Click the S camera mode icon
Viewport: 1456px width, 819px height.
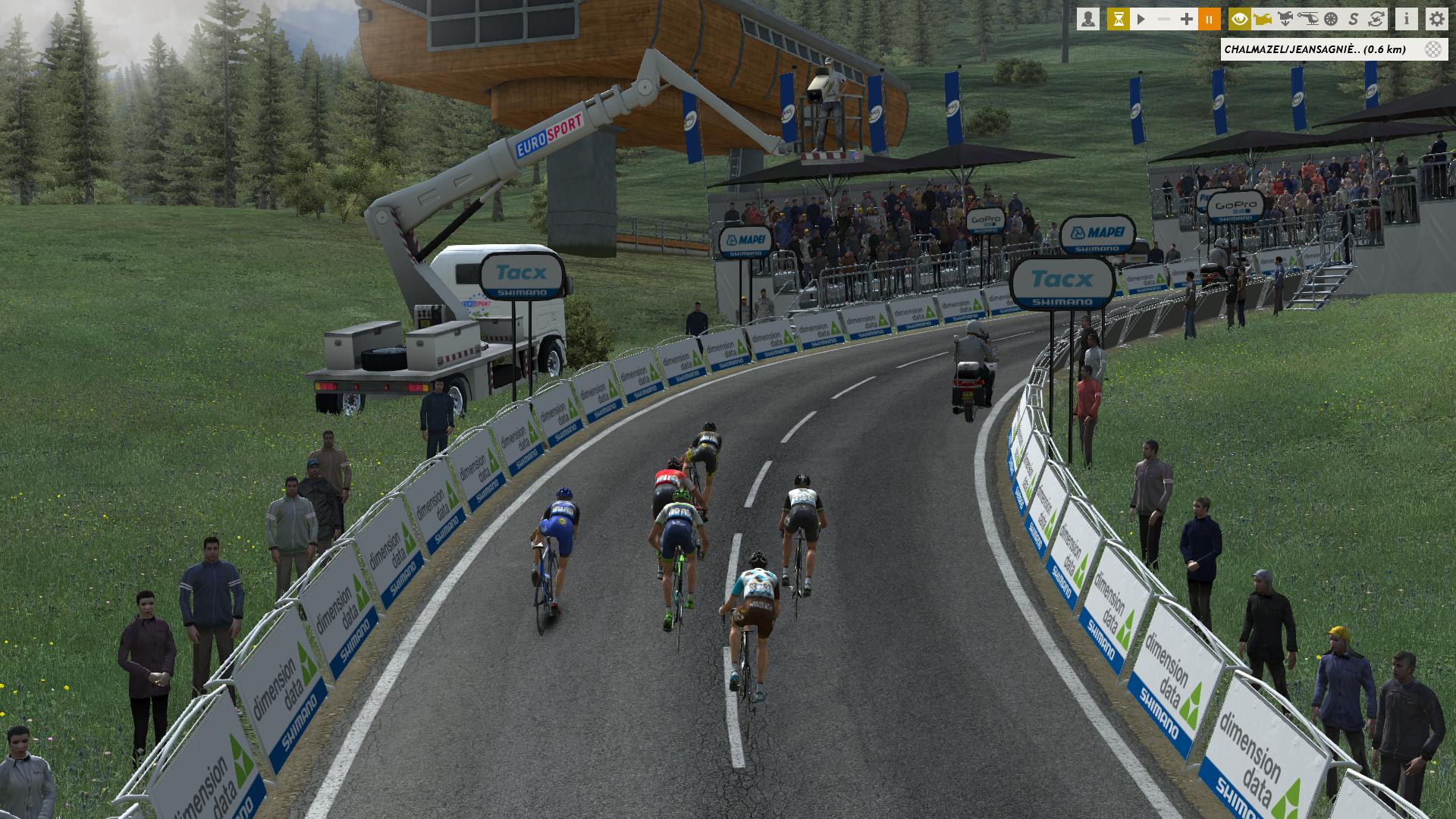(1354, 19)
